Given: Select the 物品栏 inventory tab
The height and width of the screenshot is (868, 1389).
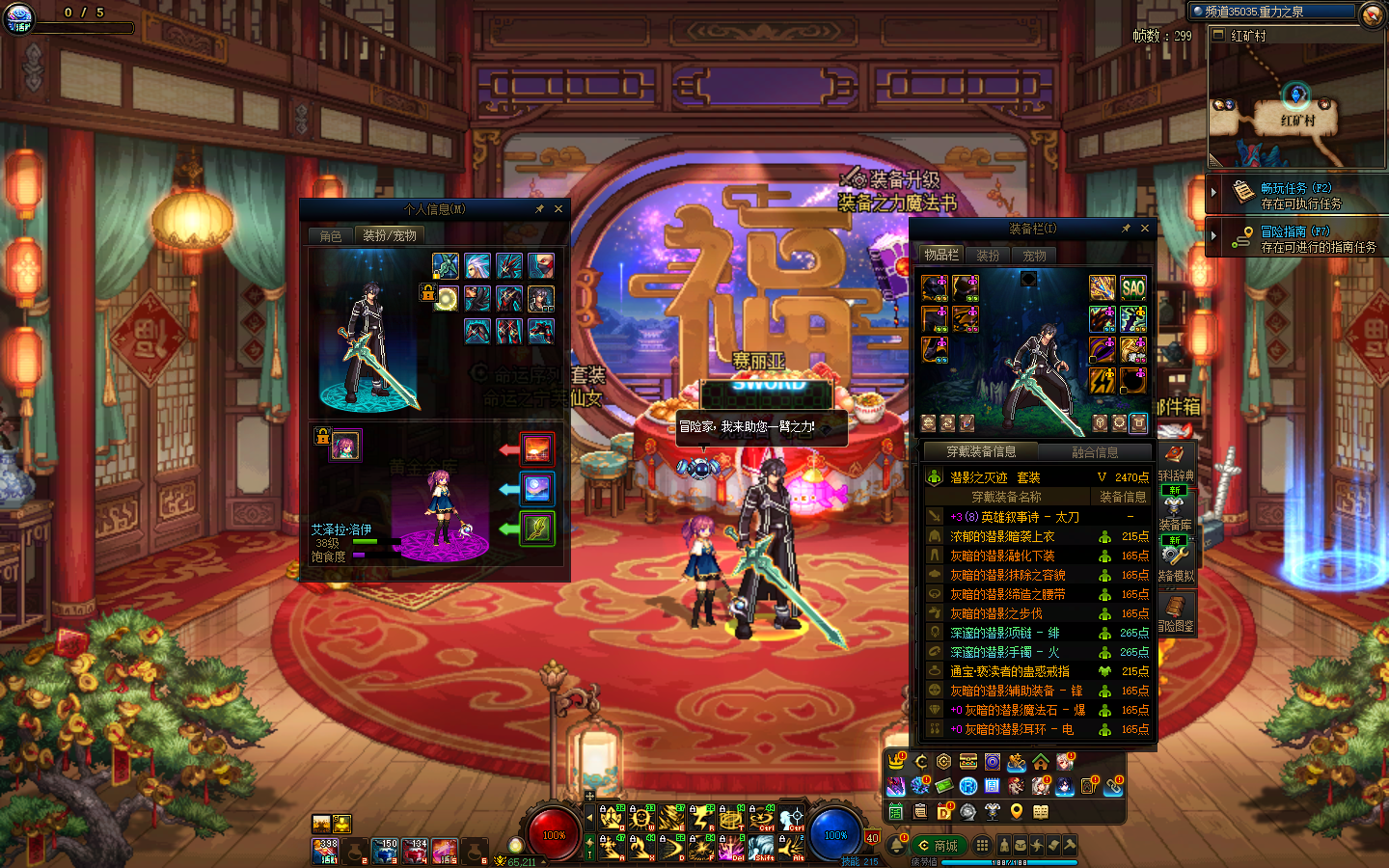Looking at the screenshot, I should (x=940, y=255).
